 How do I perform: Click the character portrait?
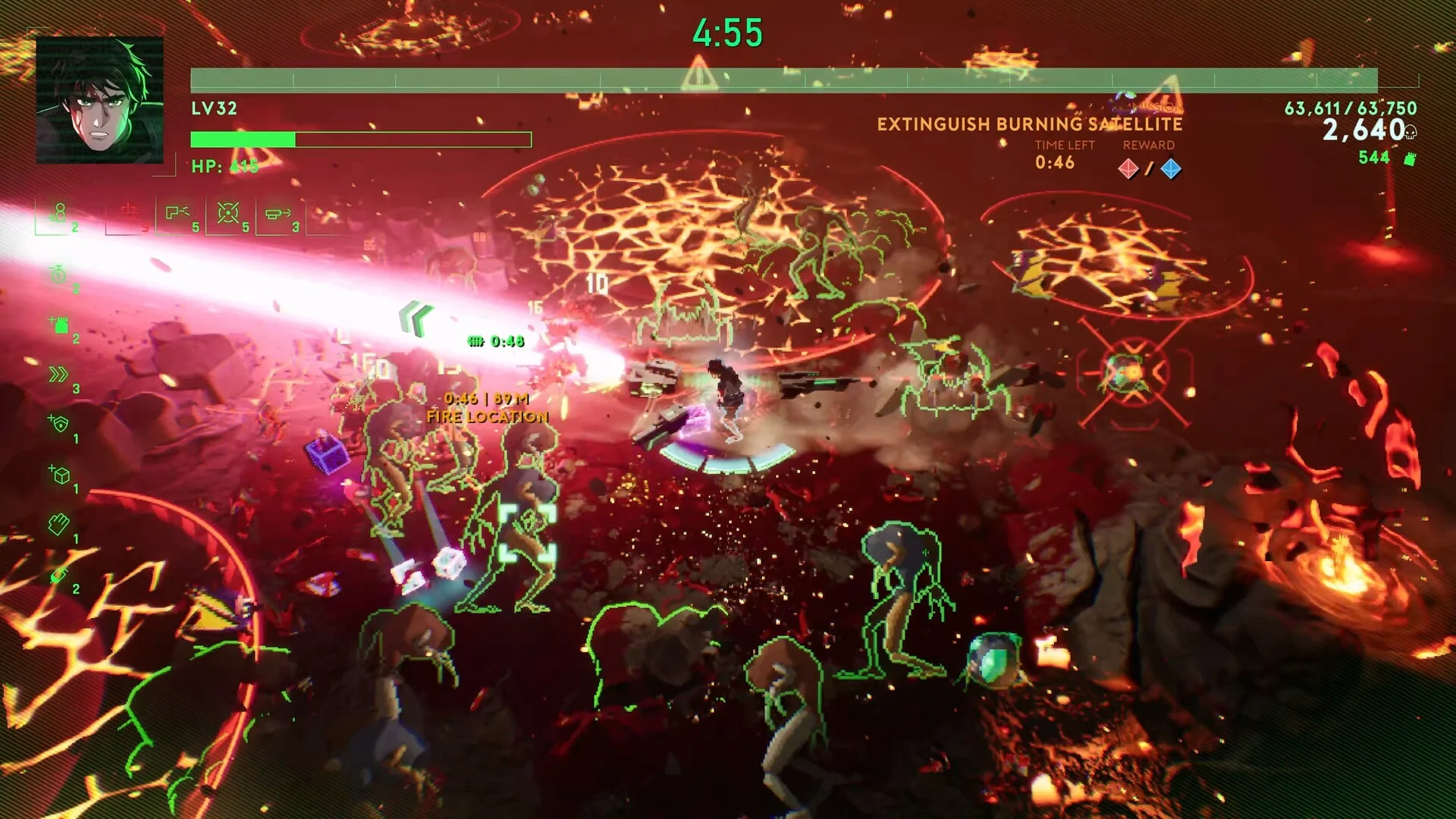pyautogui.click(x=99, y=100)
